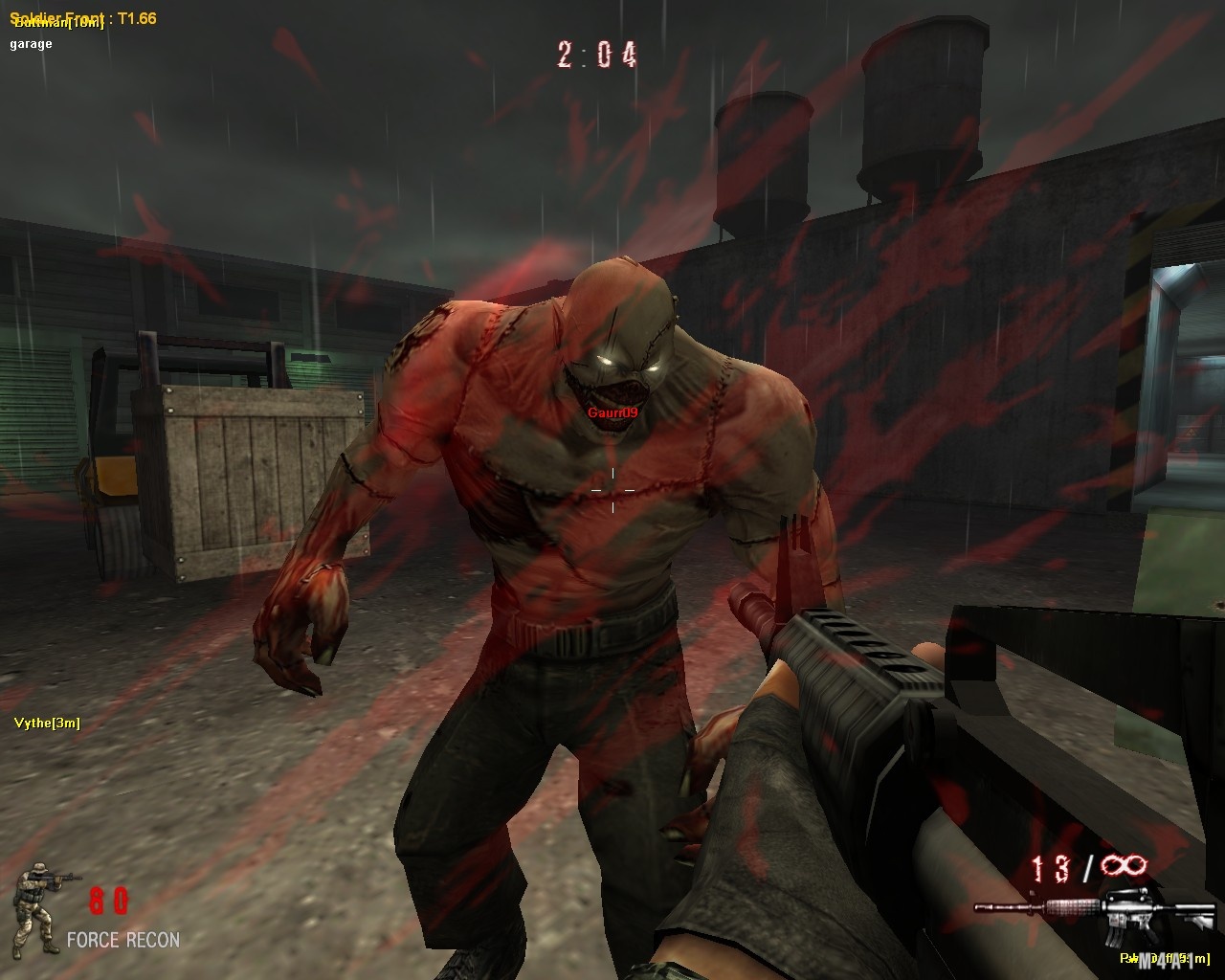Click the ammo count 13
The height and width of the screenshot is (980, 1225).
[1050, 866]
